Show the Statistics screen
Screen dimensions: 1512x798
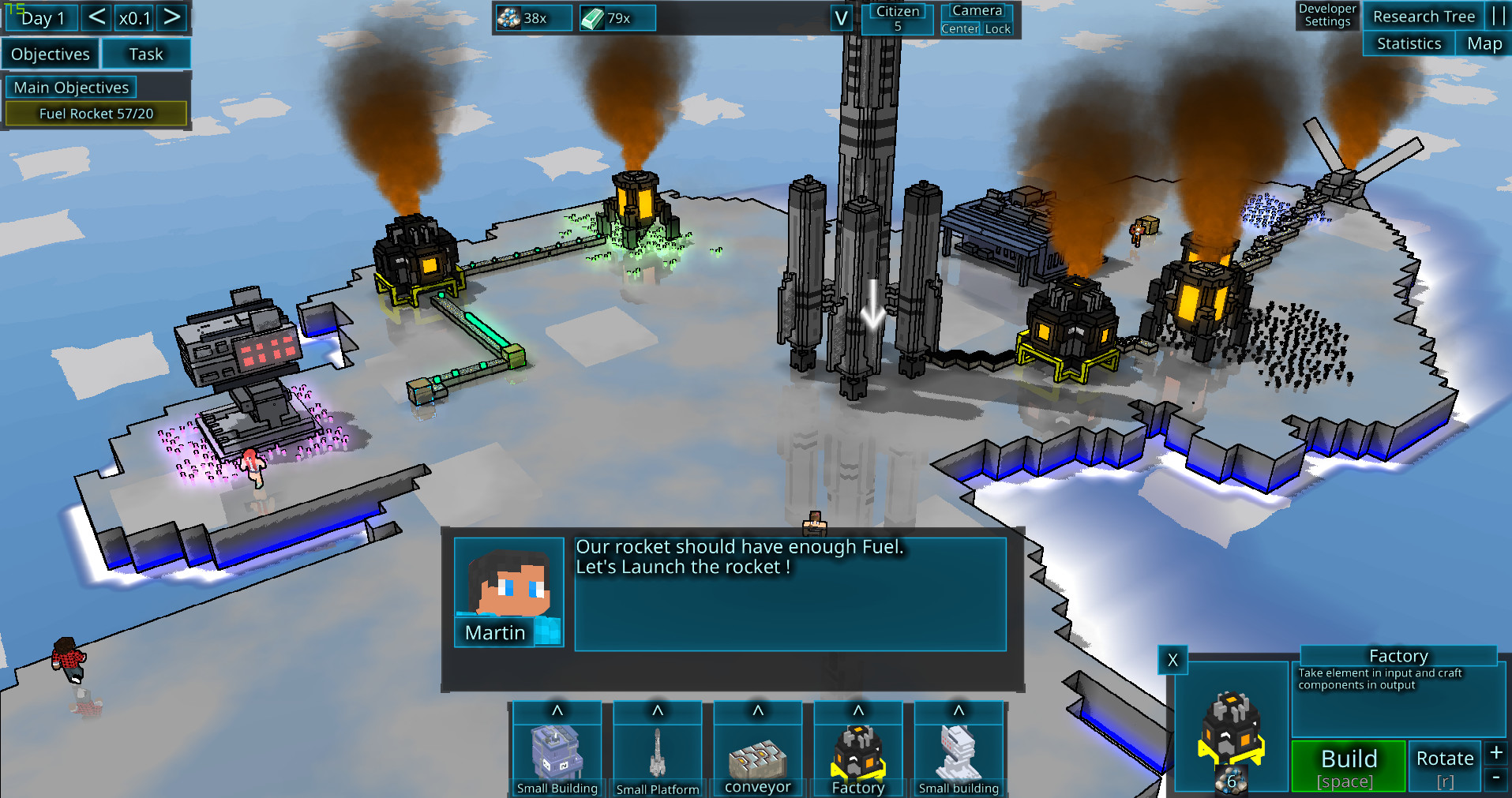coord(1409,44)
